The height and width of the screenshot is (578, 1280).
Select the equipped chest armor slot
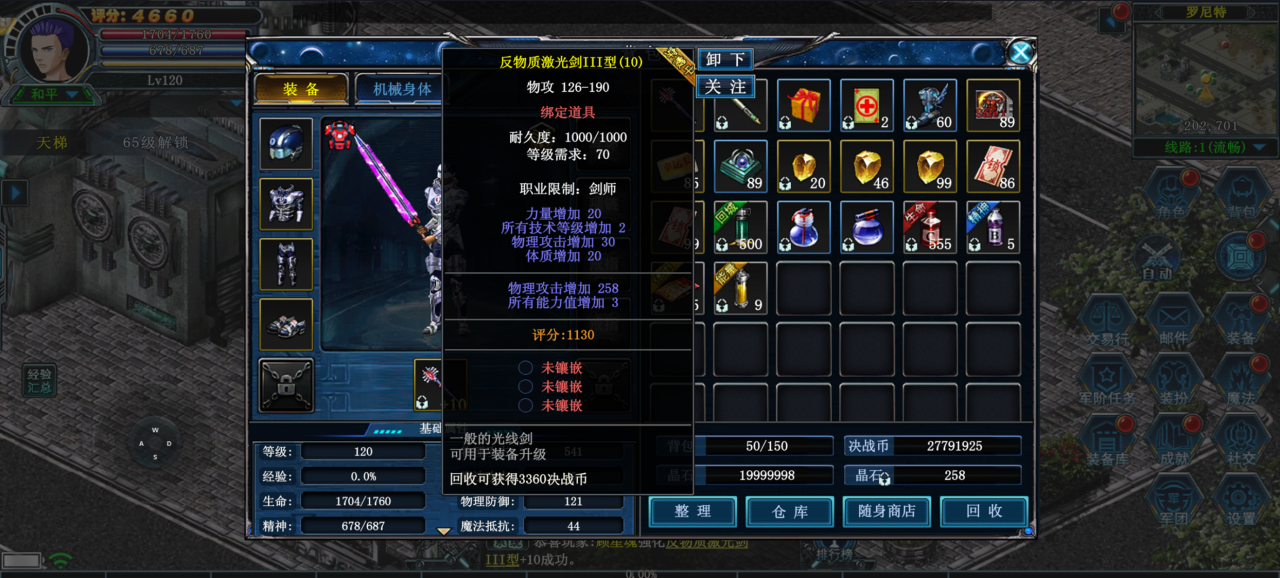coord(286,204)
